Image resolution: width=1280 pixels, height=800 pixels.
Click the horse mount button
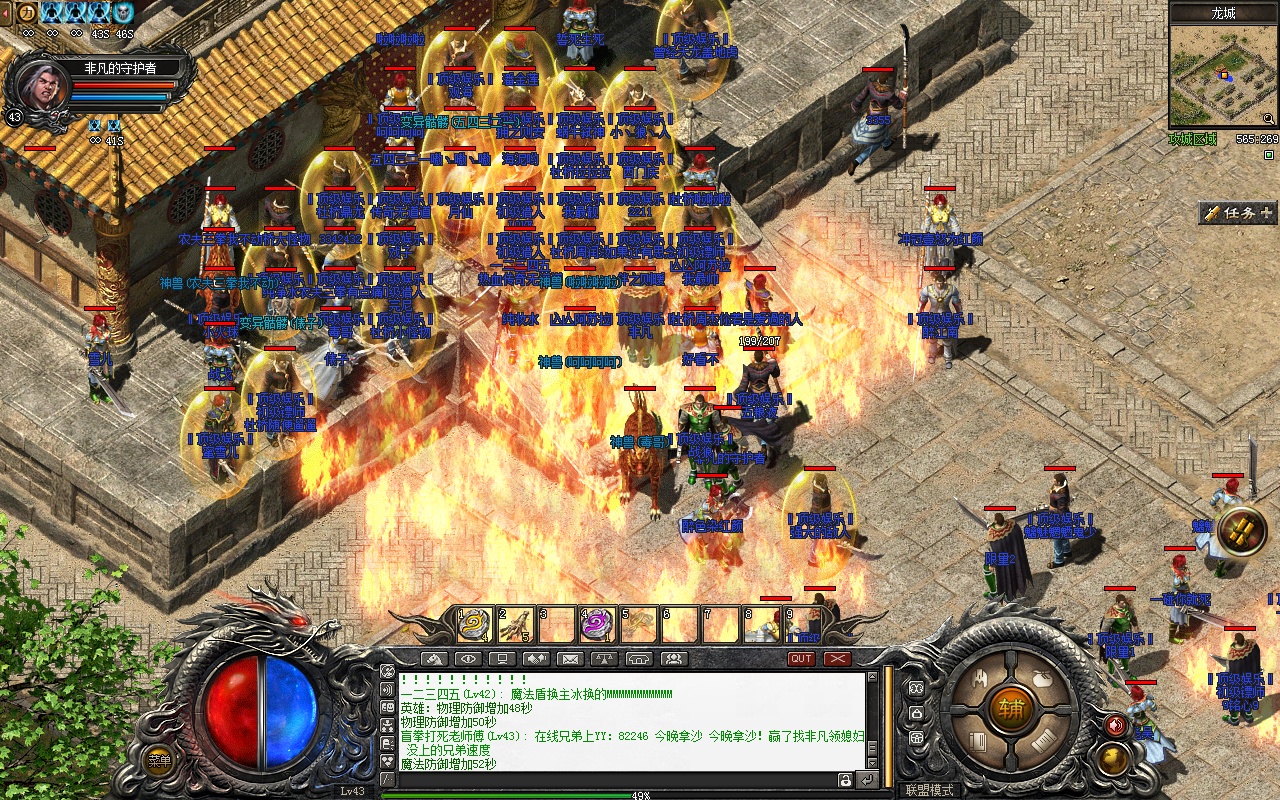point(433,659)
